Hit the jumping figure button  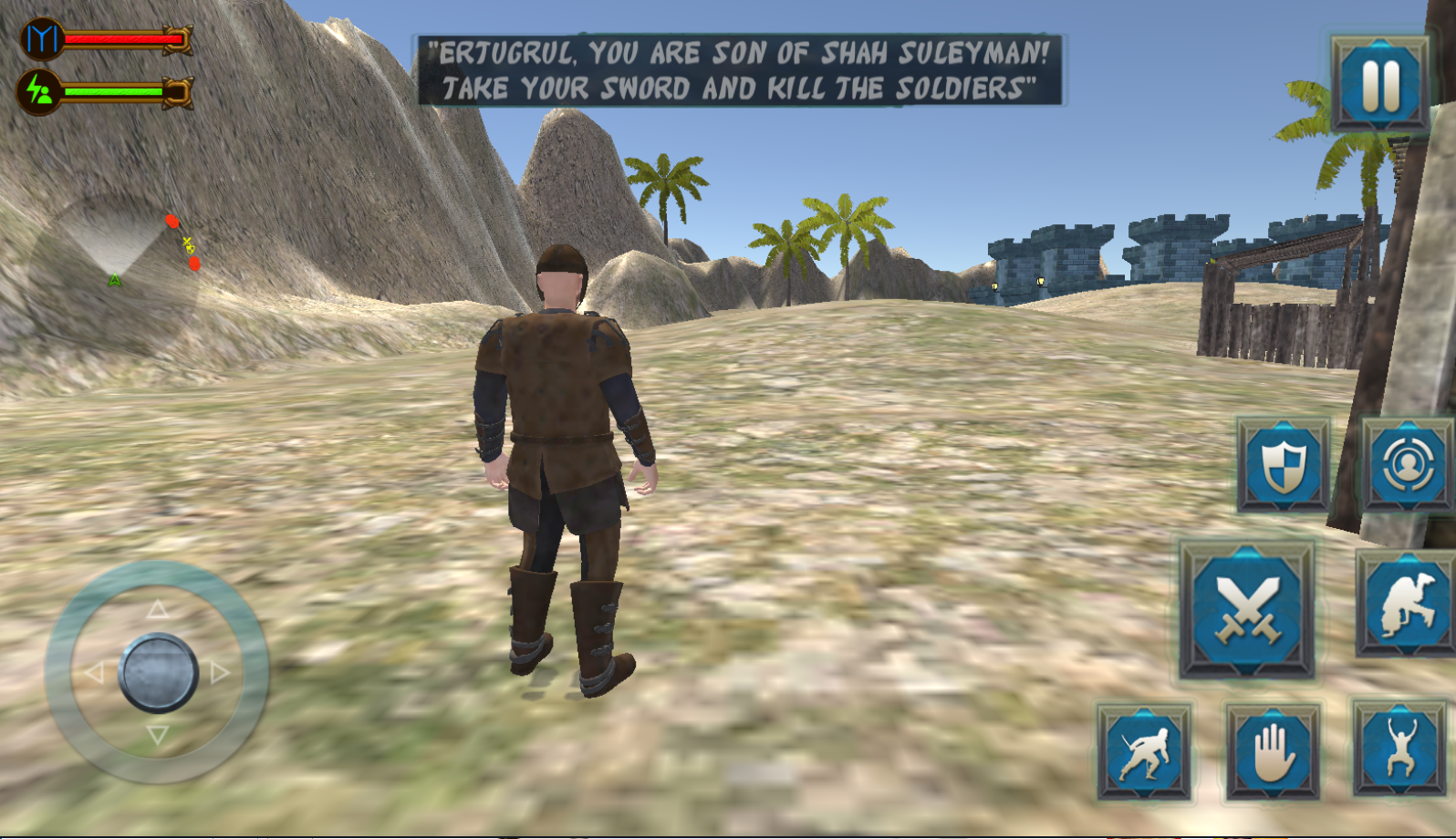click(x=1400, y=750)
